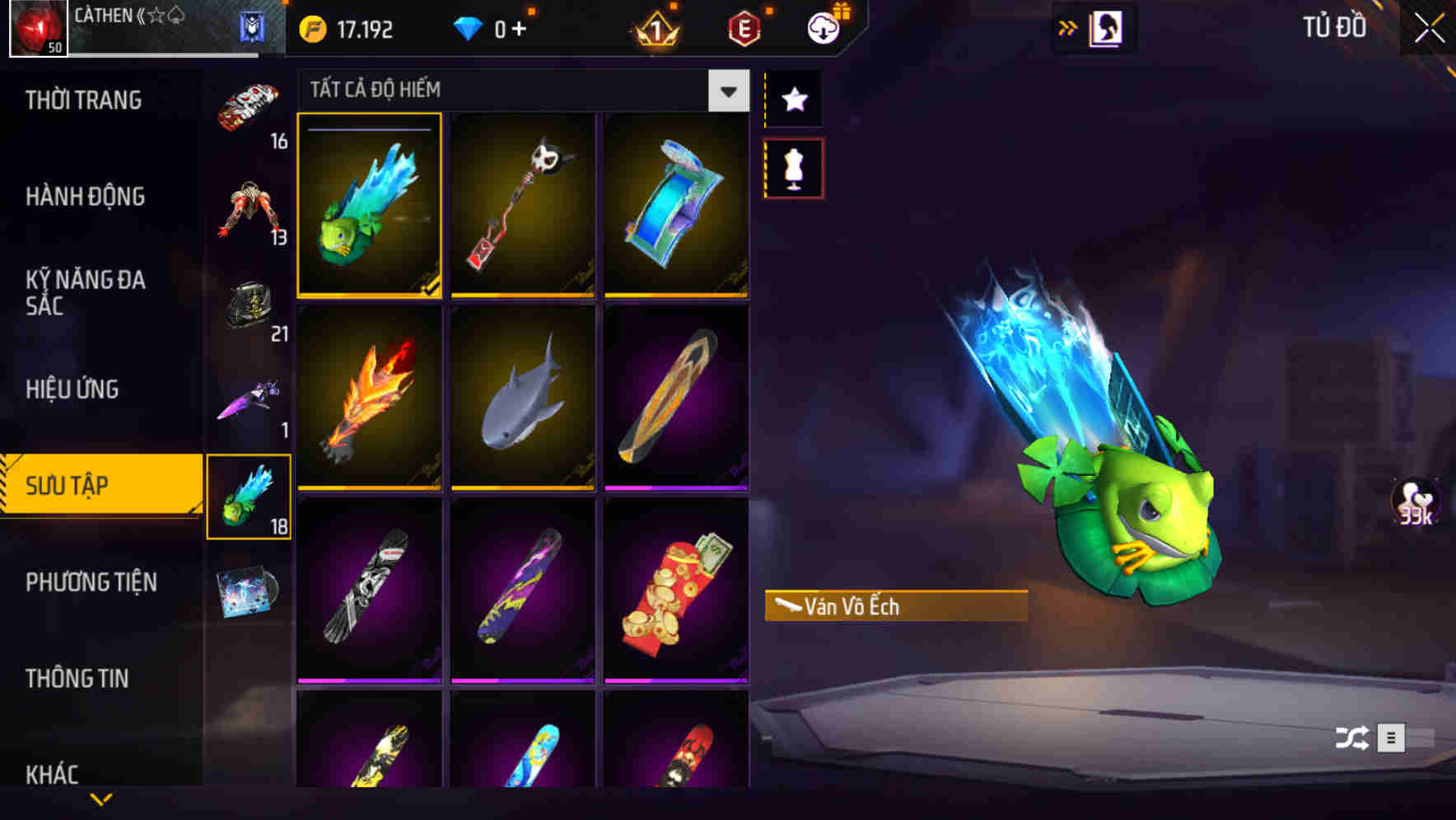
Task: Open the character card preview icon
Action: pos(1108,26)
